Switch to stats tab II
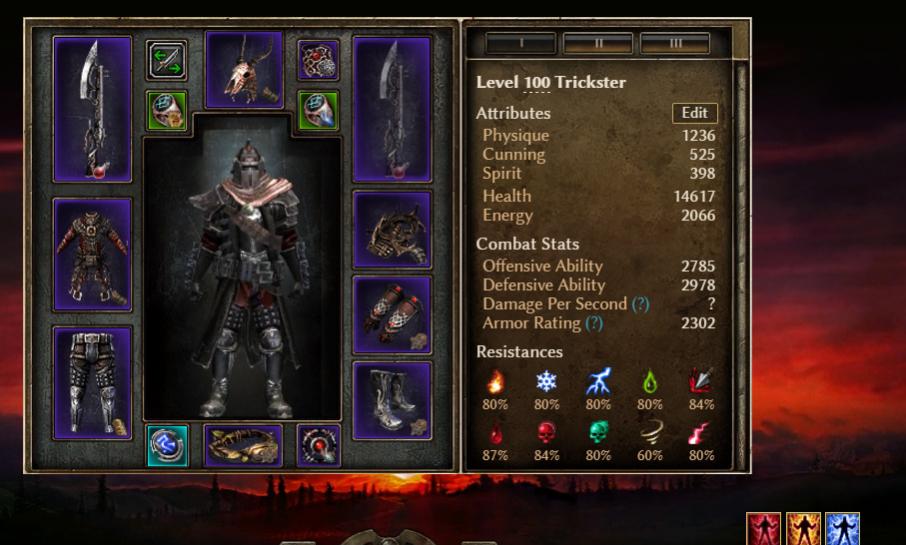 click(x=597, y=43)
